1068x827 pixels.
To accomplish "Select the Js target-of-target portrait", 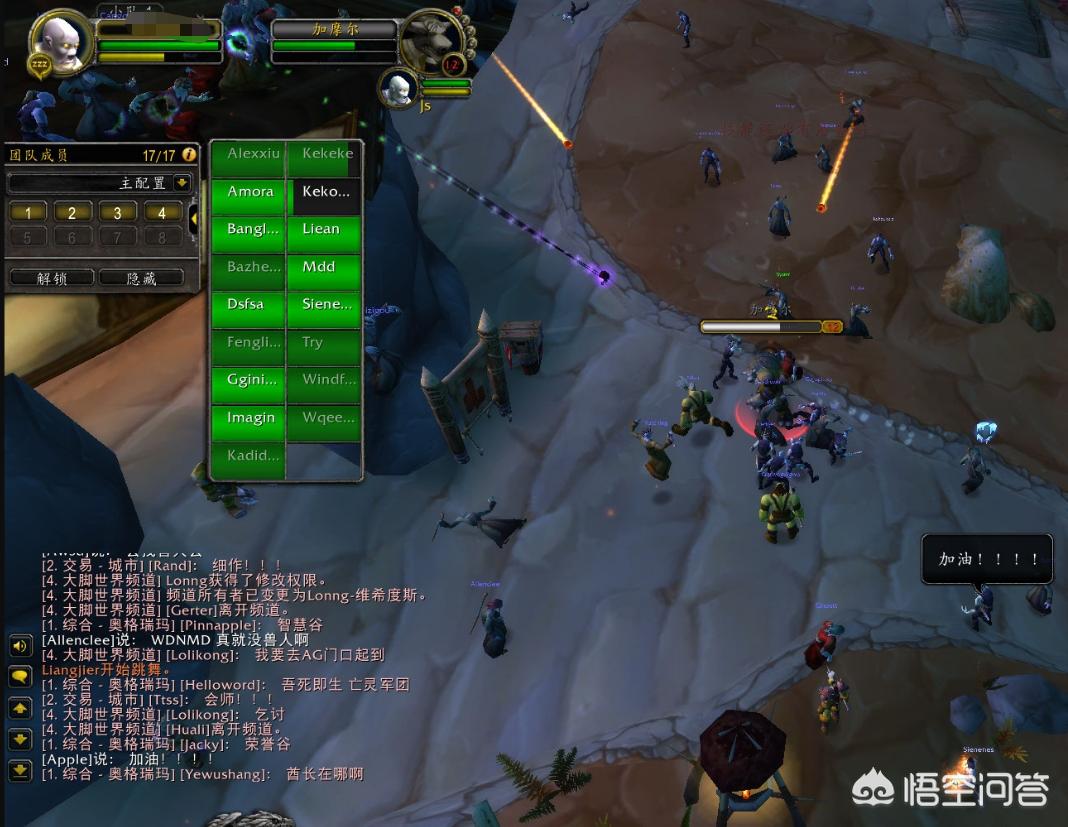I will coord(399,88).
